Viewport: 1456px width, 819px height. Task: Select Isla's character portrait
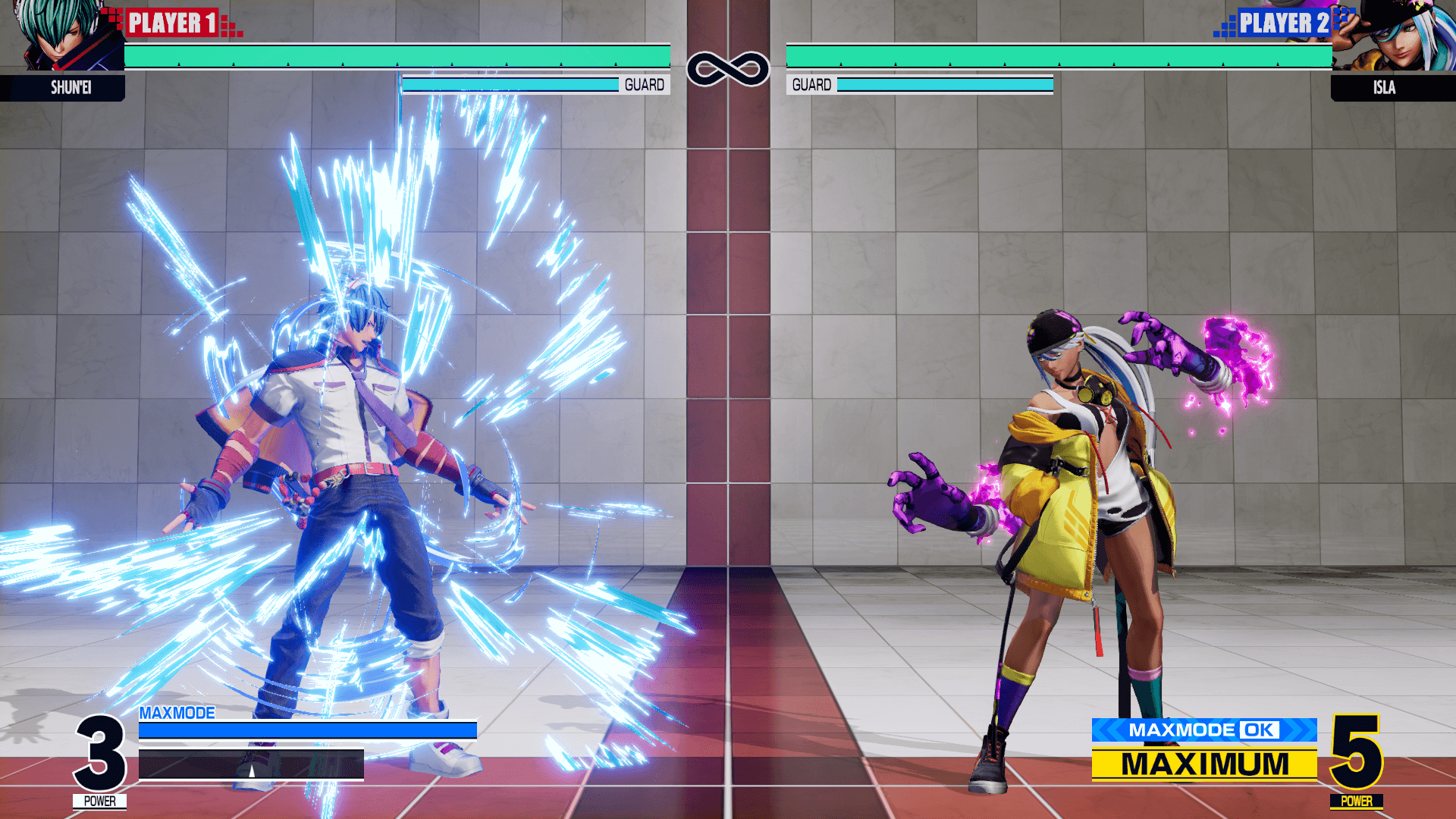point(1395,36)
